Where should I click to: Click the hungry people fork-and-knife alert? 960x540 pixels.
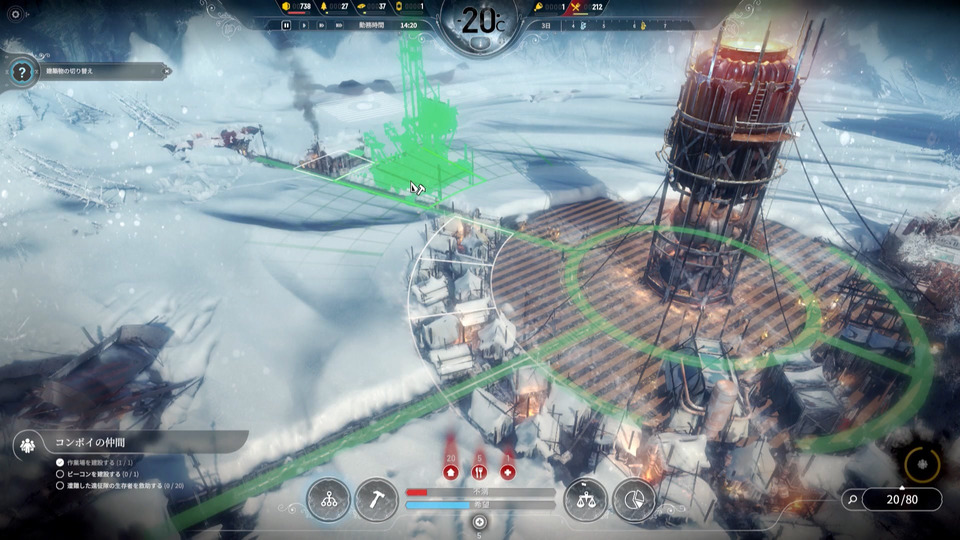pos(479,472)
